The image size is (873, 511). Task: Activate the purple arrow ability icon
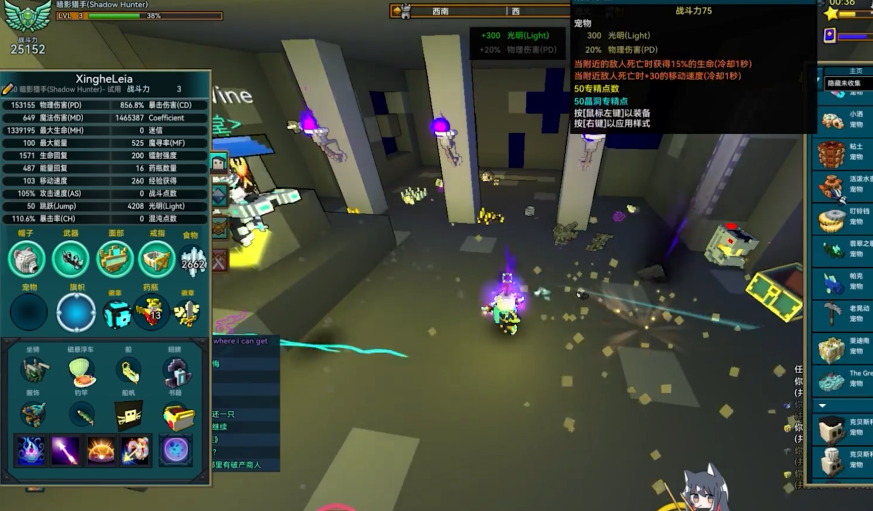tap(66, 450)
